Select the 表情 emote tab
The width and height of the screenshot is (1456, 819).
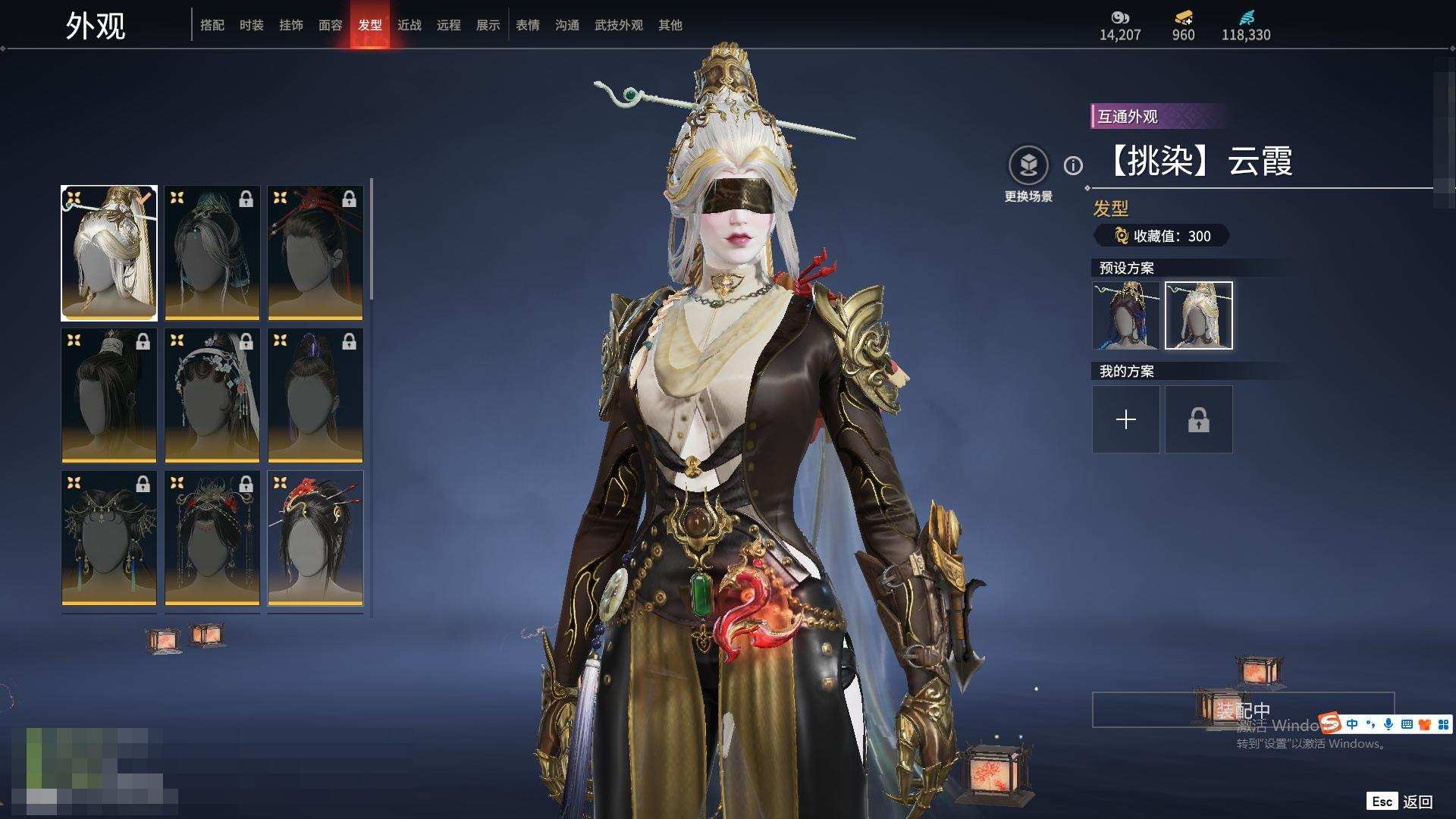click(x=528, y=25)
